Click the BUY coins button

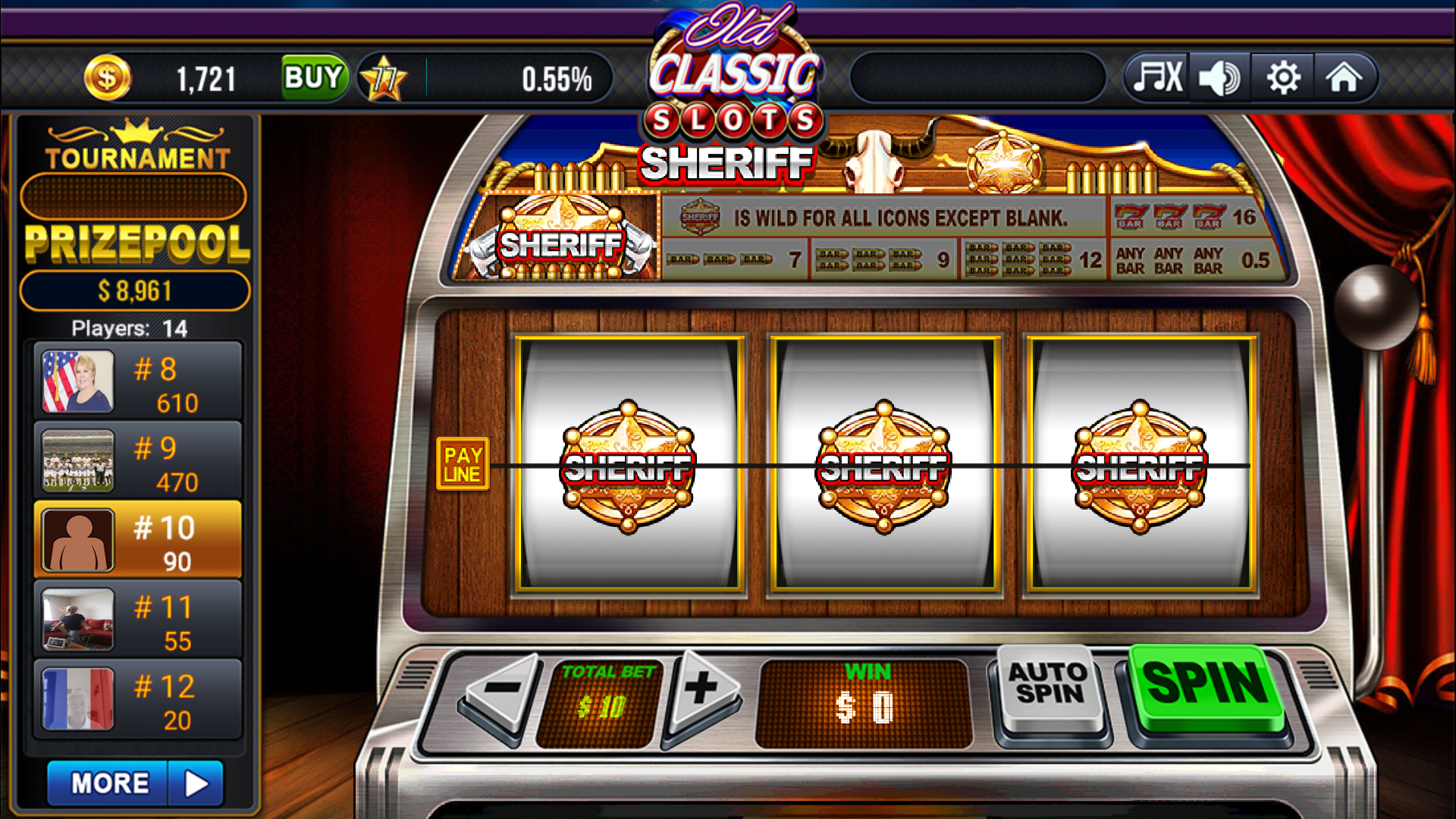tap(313, 76)
